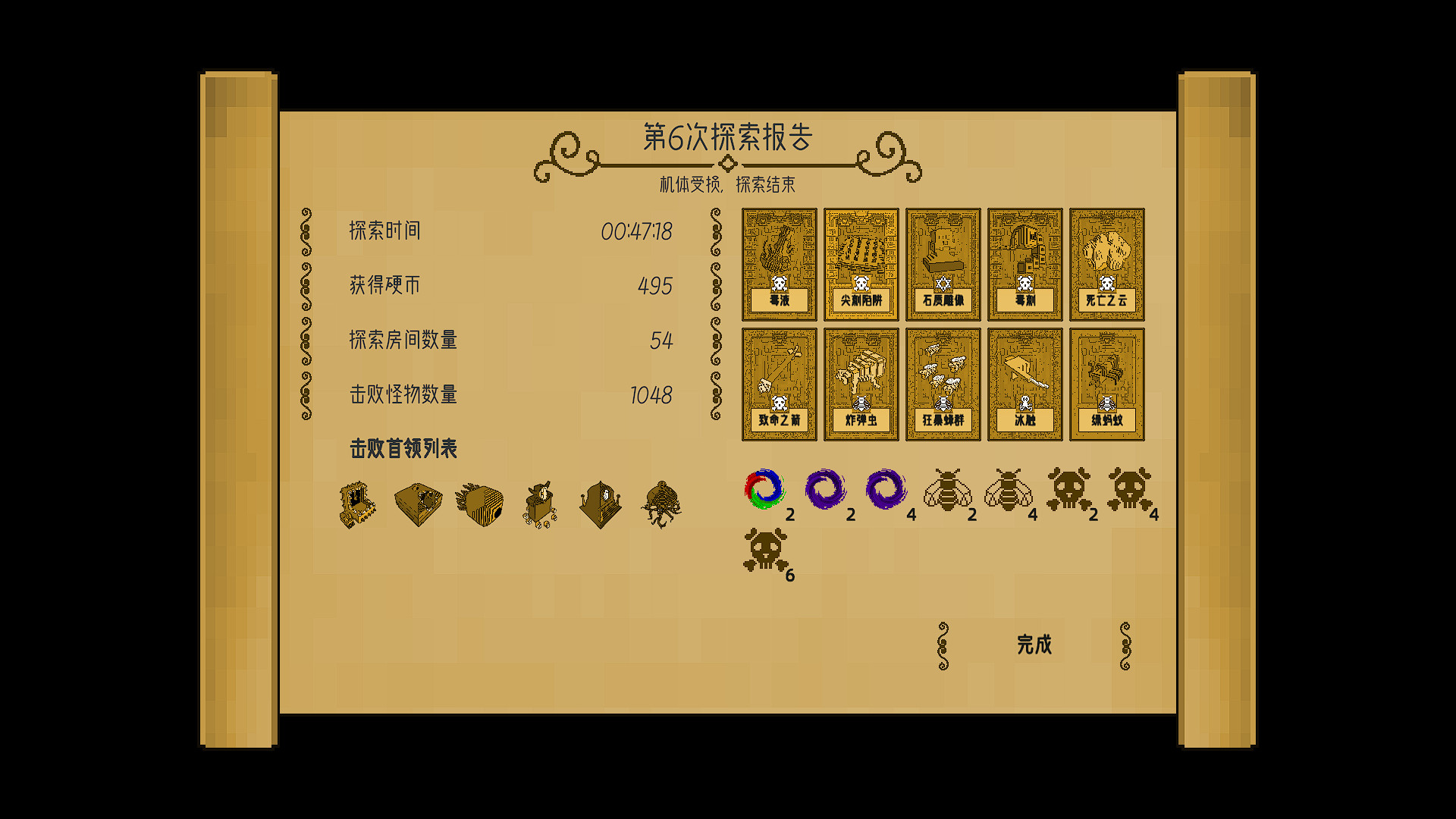The height and width of the screenshot is (819, 1456).
Task: Click the 炸弹虫 card
Action: (861, 383)
